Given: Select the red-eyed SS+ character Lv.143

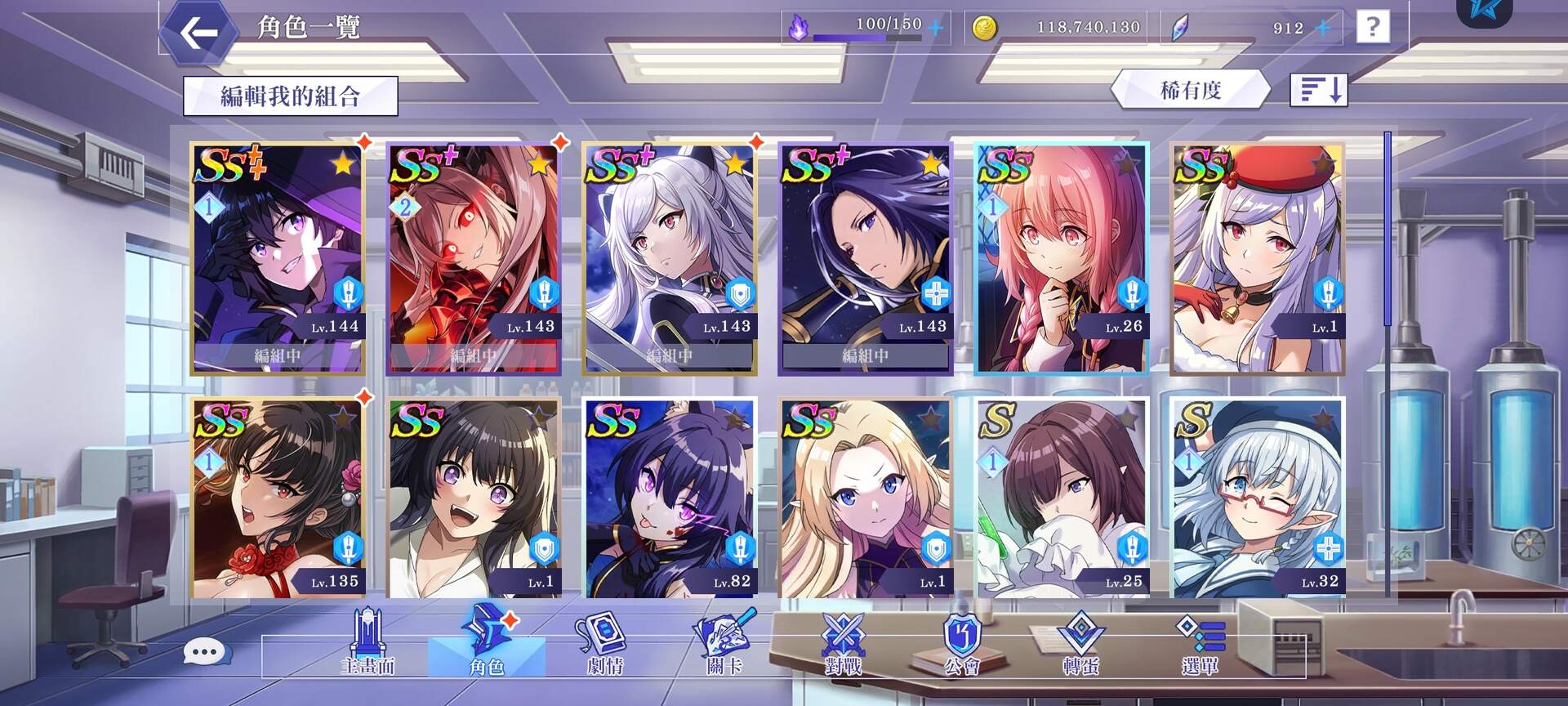Looking at the screenshot, I should pos(474,258).
